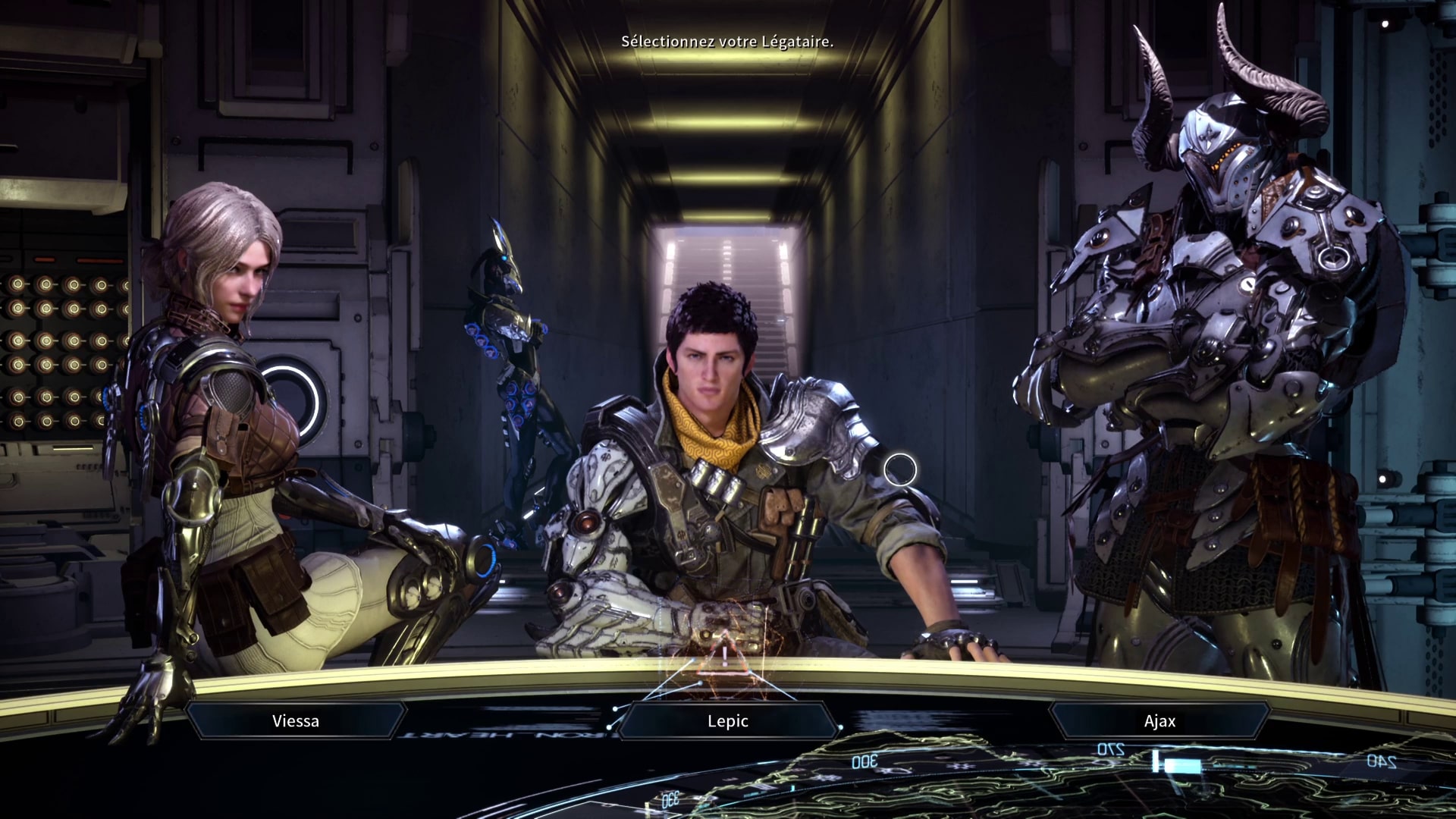Click the 330 bearing marking on the map

[670, 799]
